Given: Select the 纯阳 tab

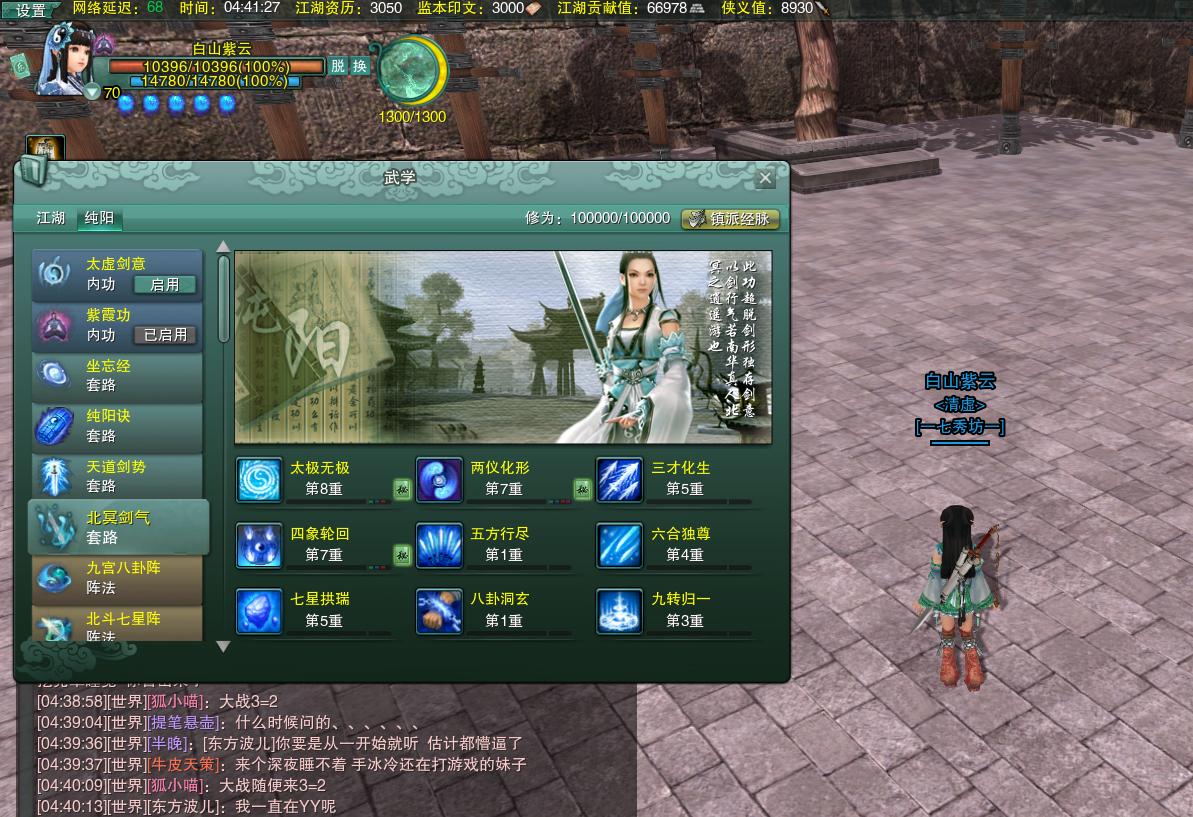Looking at the screenshot, I should 99,218.
